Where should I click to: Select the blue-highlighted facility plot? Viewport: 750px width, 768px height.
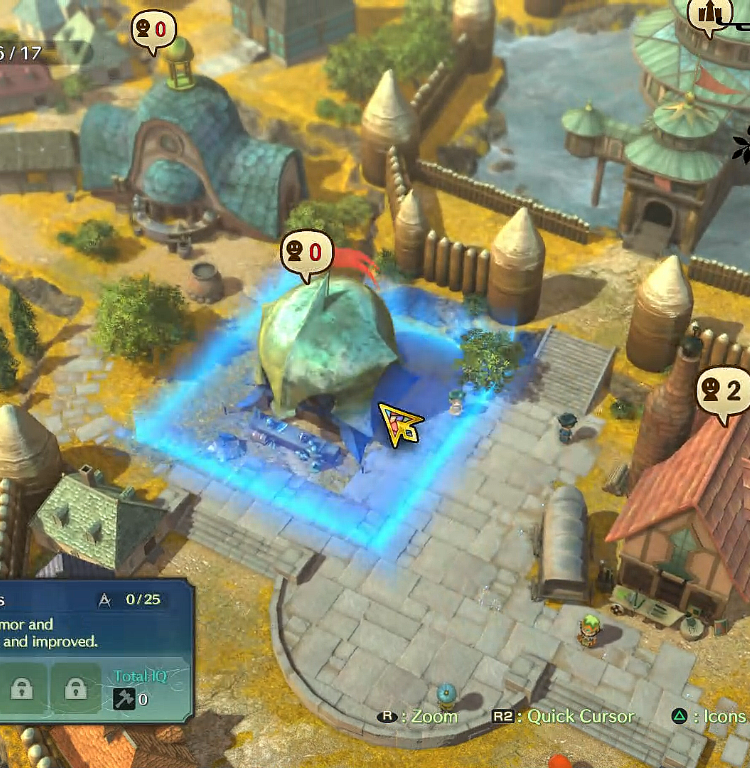click(330, 400)
